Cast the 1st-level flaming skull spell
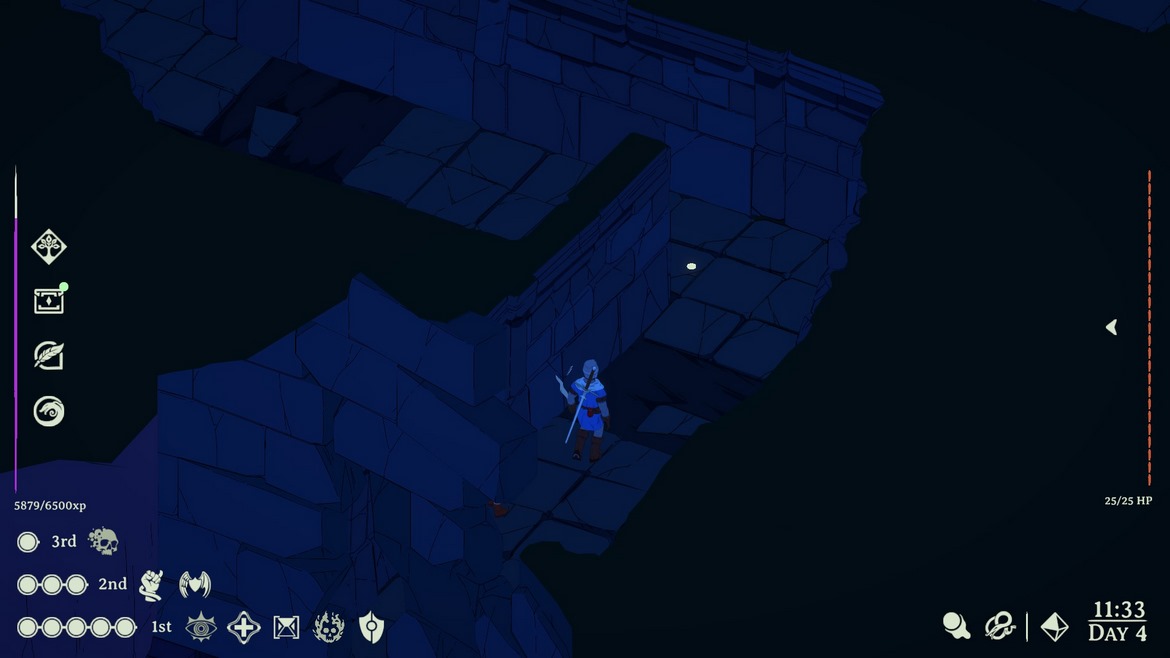1170x658 pixels. (x=329, y=627)
